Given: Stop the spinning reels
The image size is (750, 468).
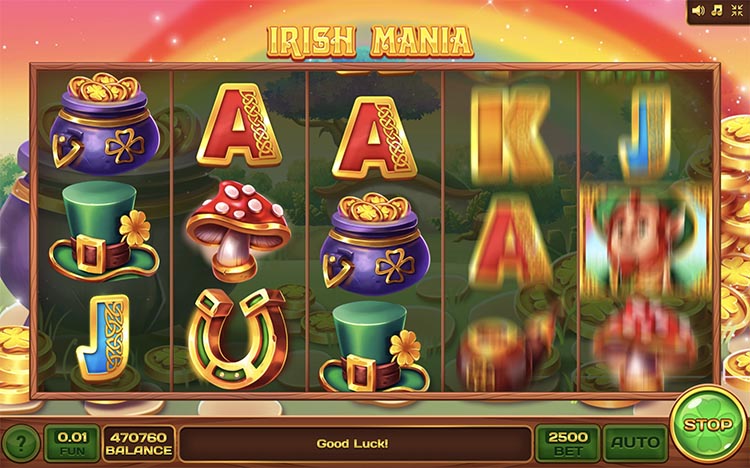Looking at the screenshot, I should 709,425.
